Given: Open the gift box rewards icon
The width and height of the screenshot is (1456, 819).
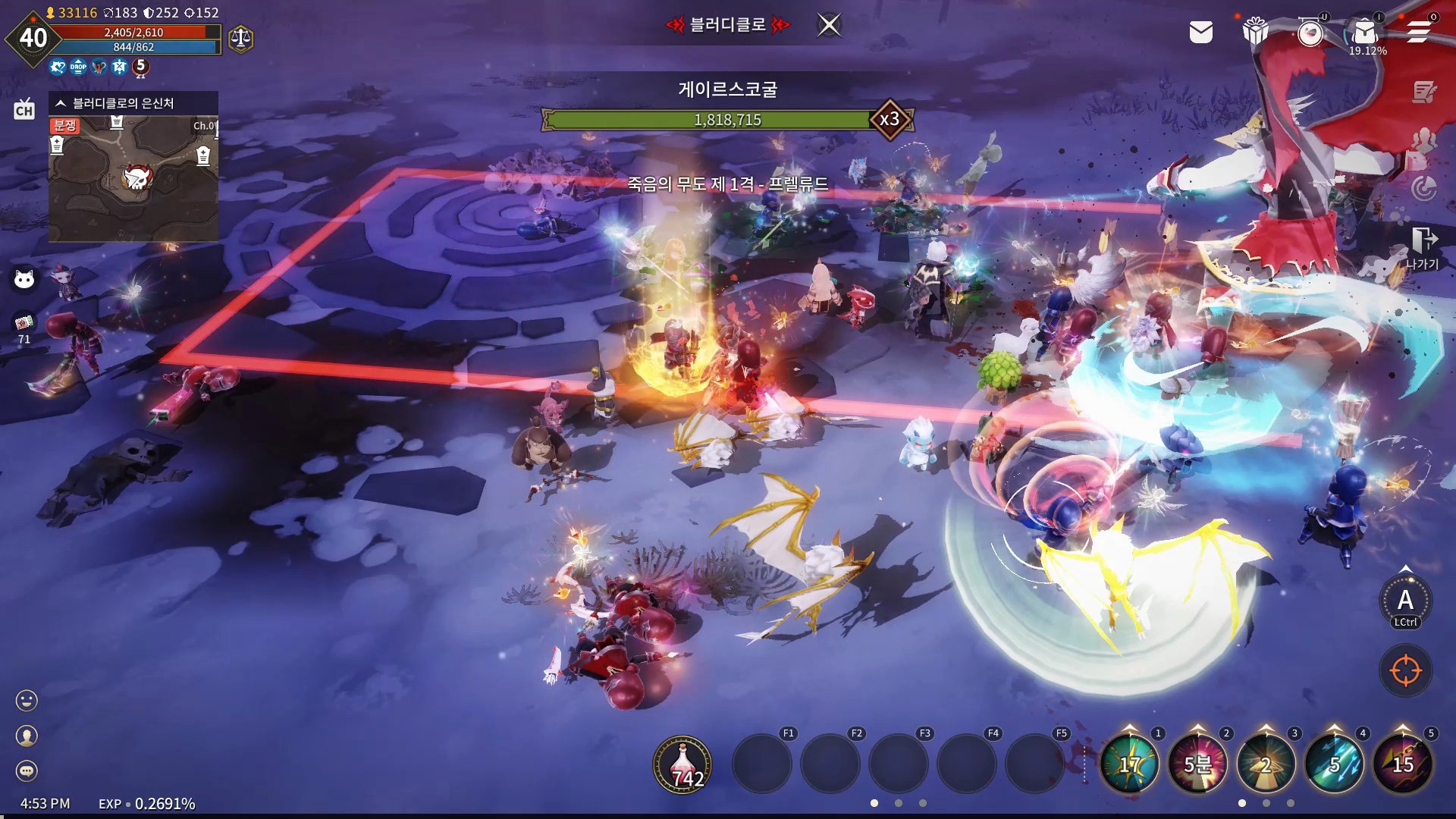Looking at the screenshot, I should point(1255,32).
